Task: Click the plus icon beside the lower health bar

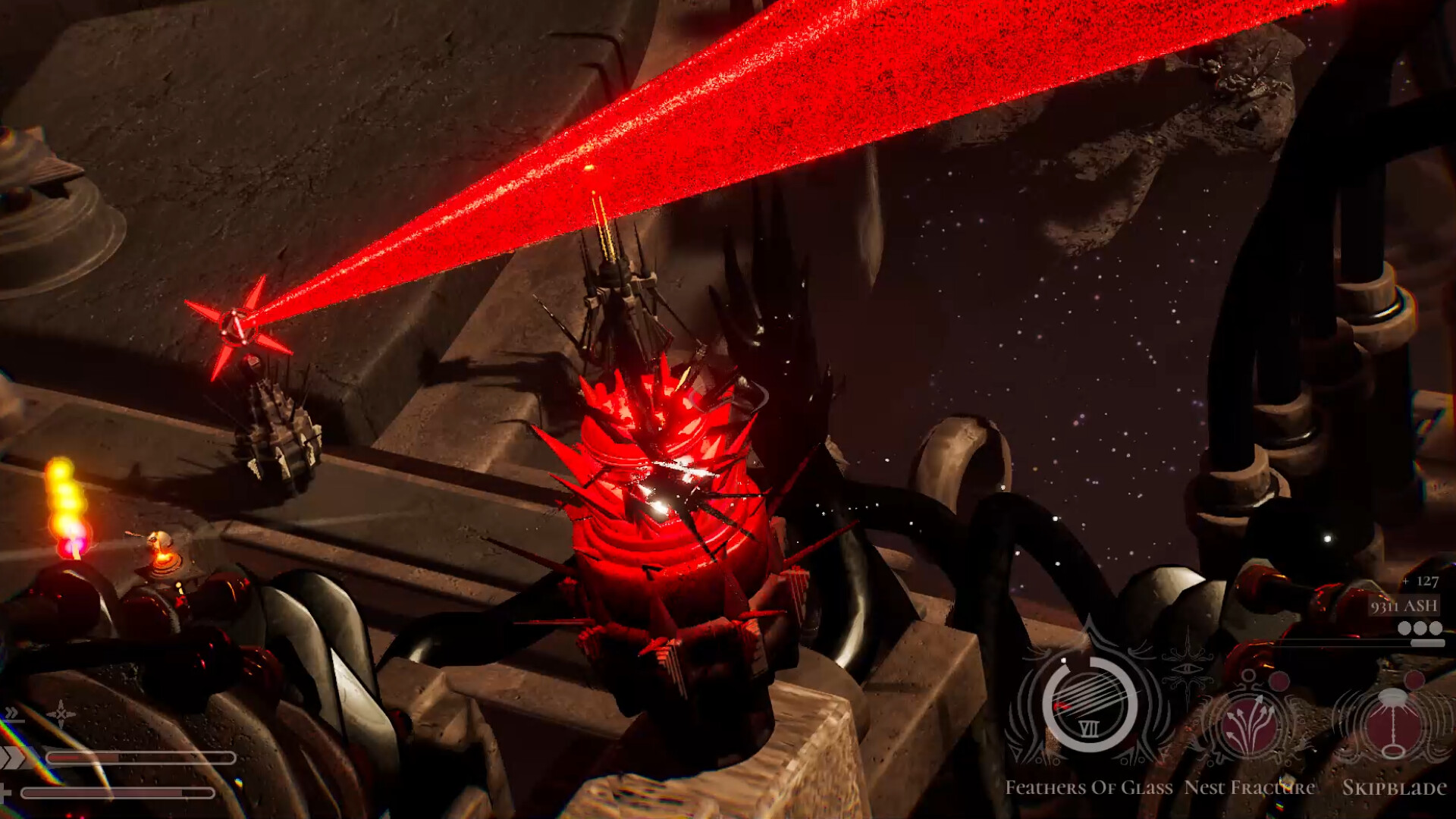Action: pyautogui.click(x=5, y=795)
